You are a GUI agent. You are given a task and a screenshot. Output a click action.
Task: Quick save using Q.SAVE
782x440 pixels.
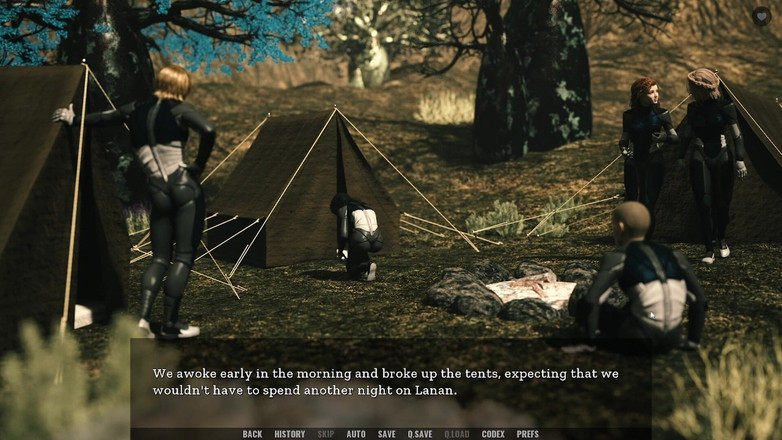coord(420,434)
